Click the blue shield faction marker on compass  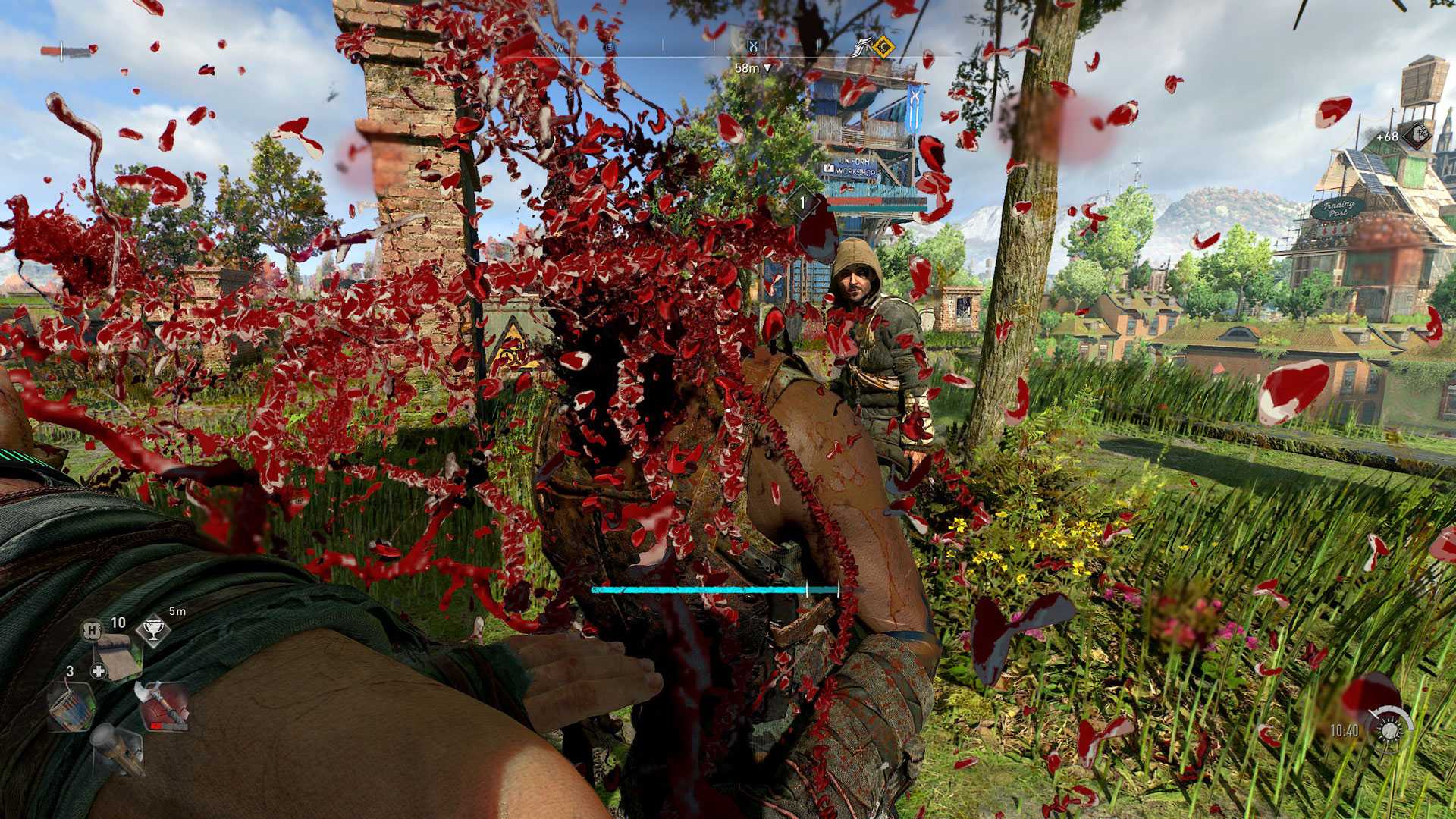point(753,47)
